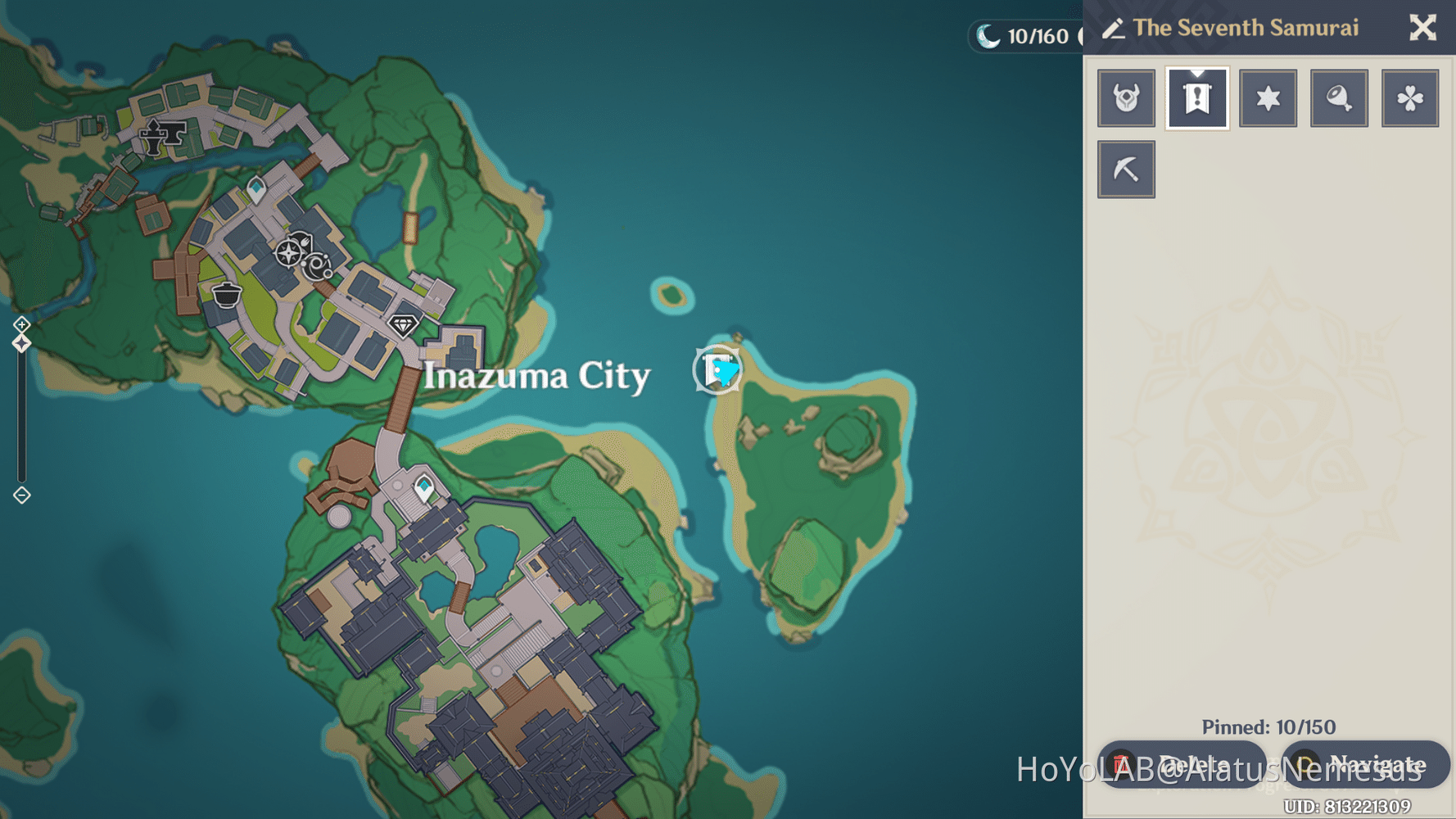Viewport: 1456px width, 819px height.
Task: Click the edit pencil icon beside panel title
Action: (1114, 28)
